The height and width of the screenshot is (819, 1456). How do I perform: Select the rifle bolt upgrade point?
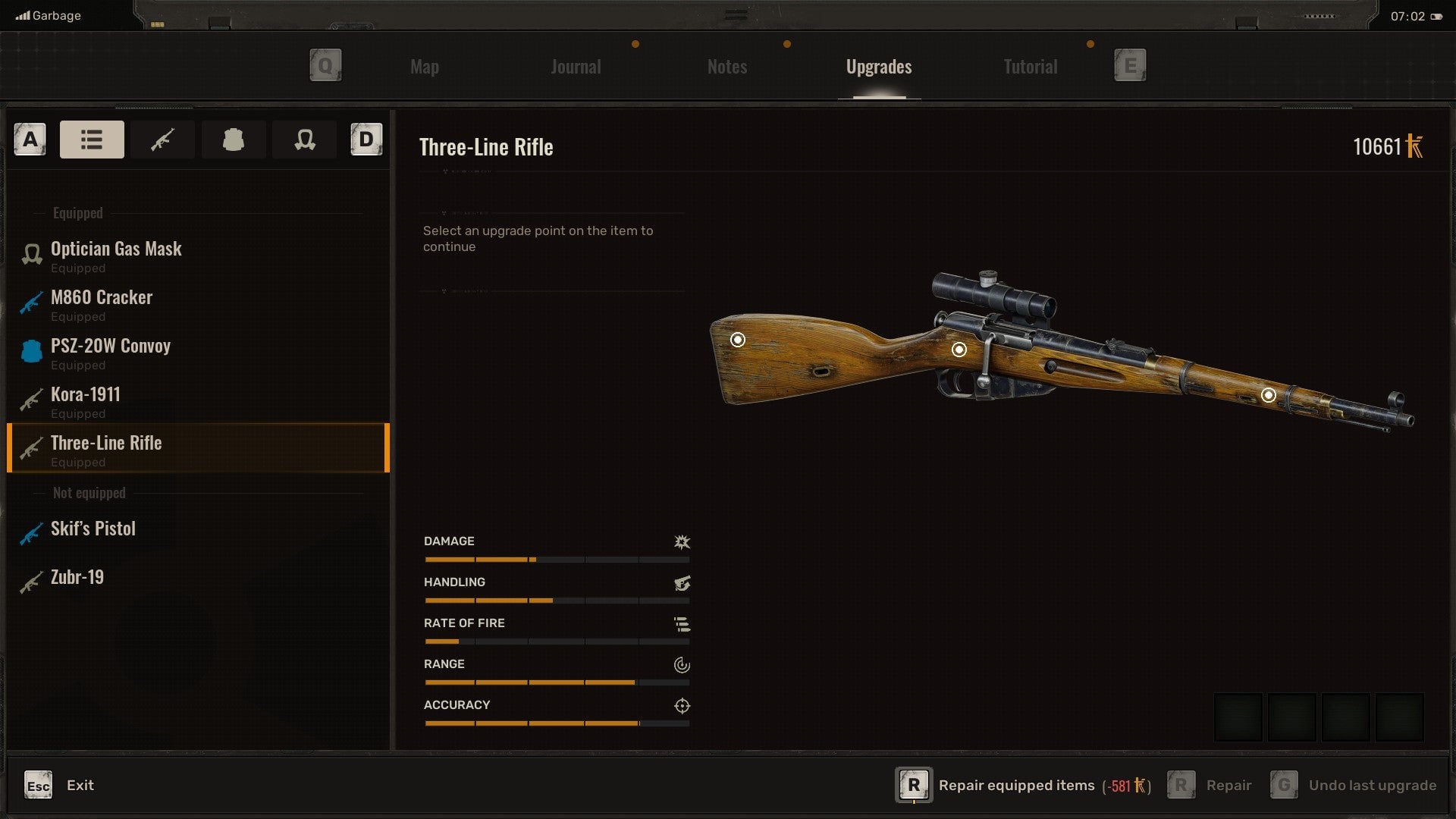(x=959, y=350)
